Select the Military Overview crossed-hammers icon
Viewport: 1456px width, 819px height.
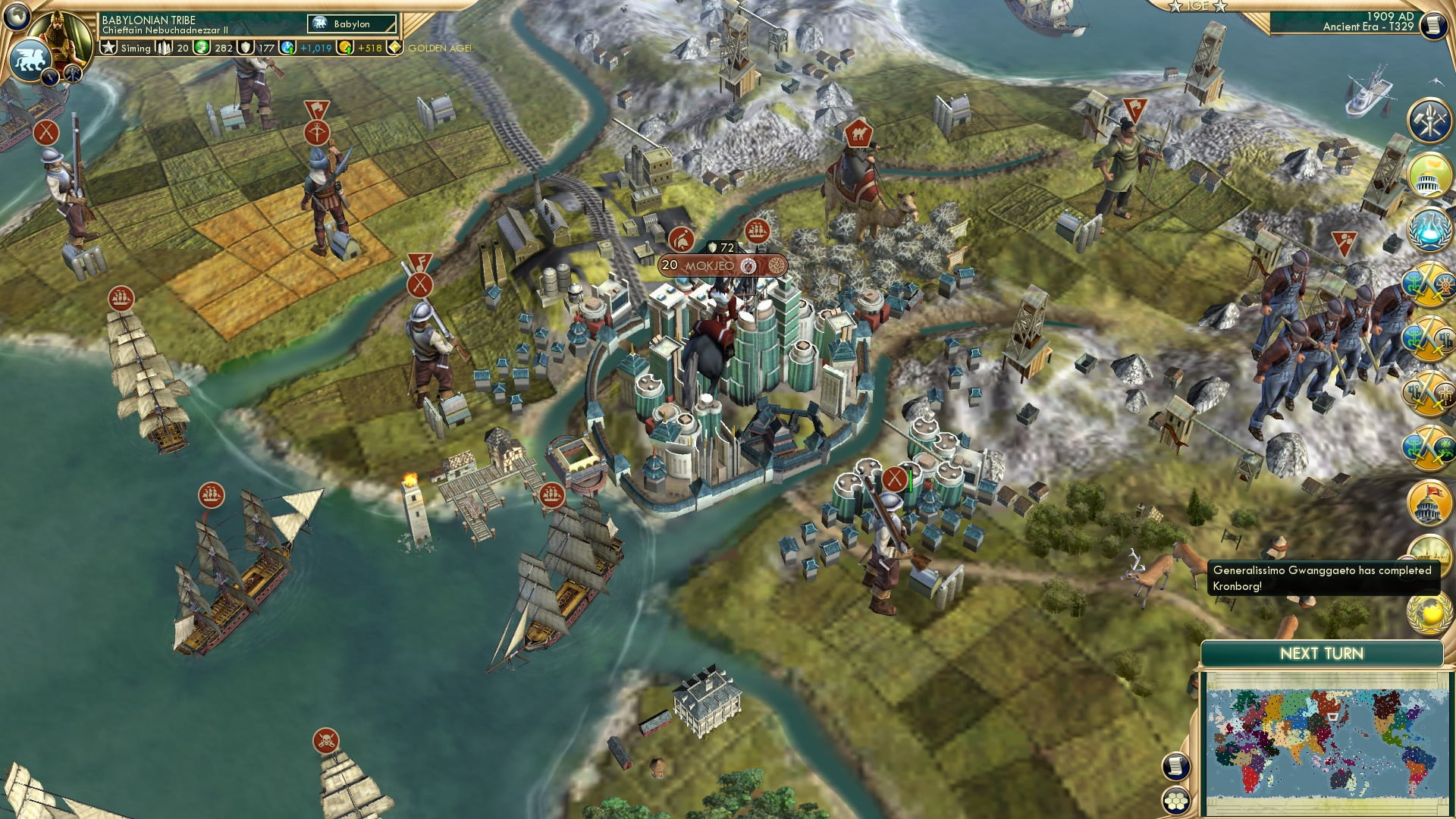pyautogui.click(x=1430, y=121)
